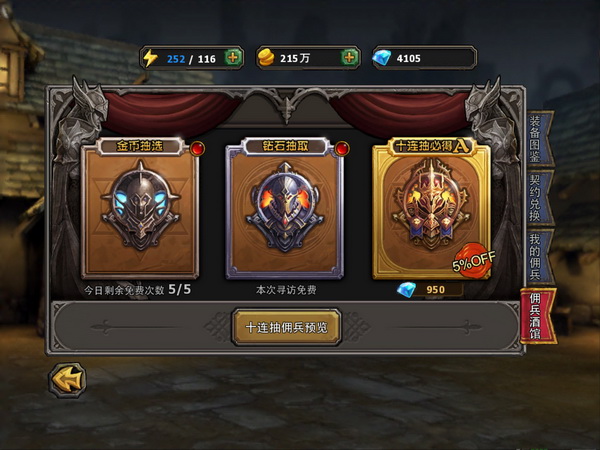Select the 金币抽选 gold draw card

(x=140, y=209)
